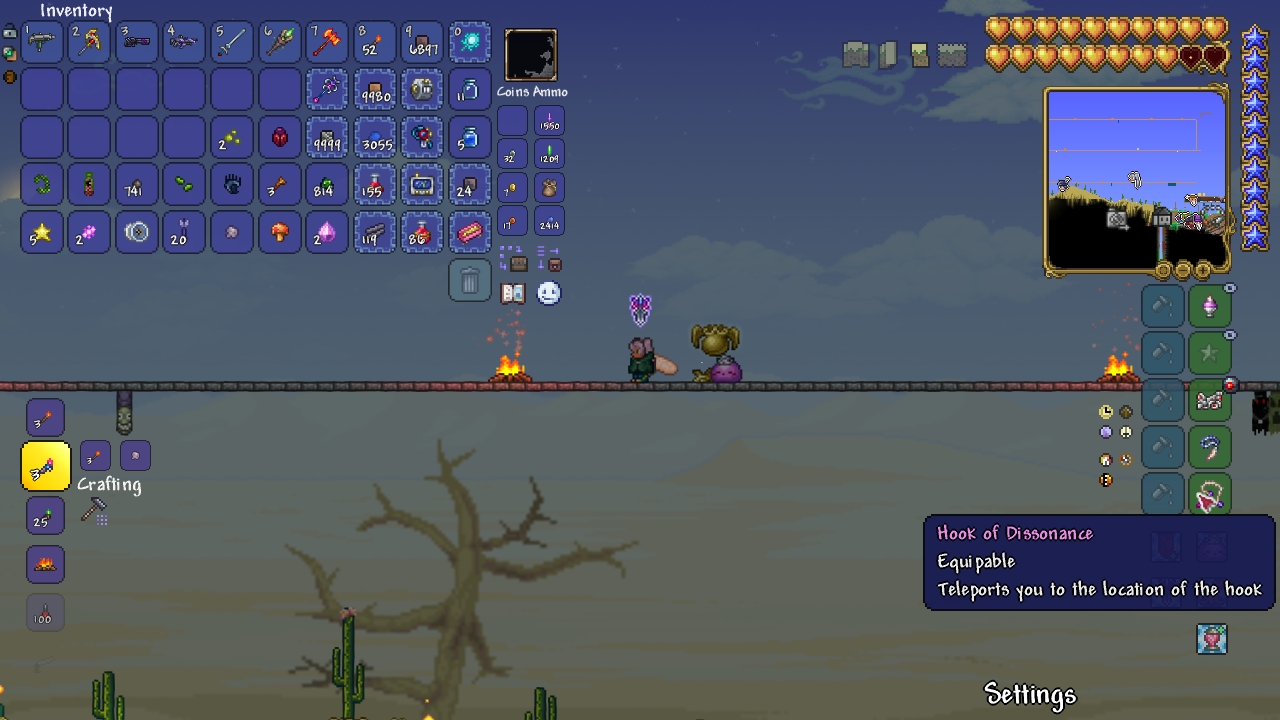The image size is (1280, 720).
Task: Click the sort inventory button
Action: 548,259
